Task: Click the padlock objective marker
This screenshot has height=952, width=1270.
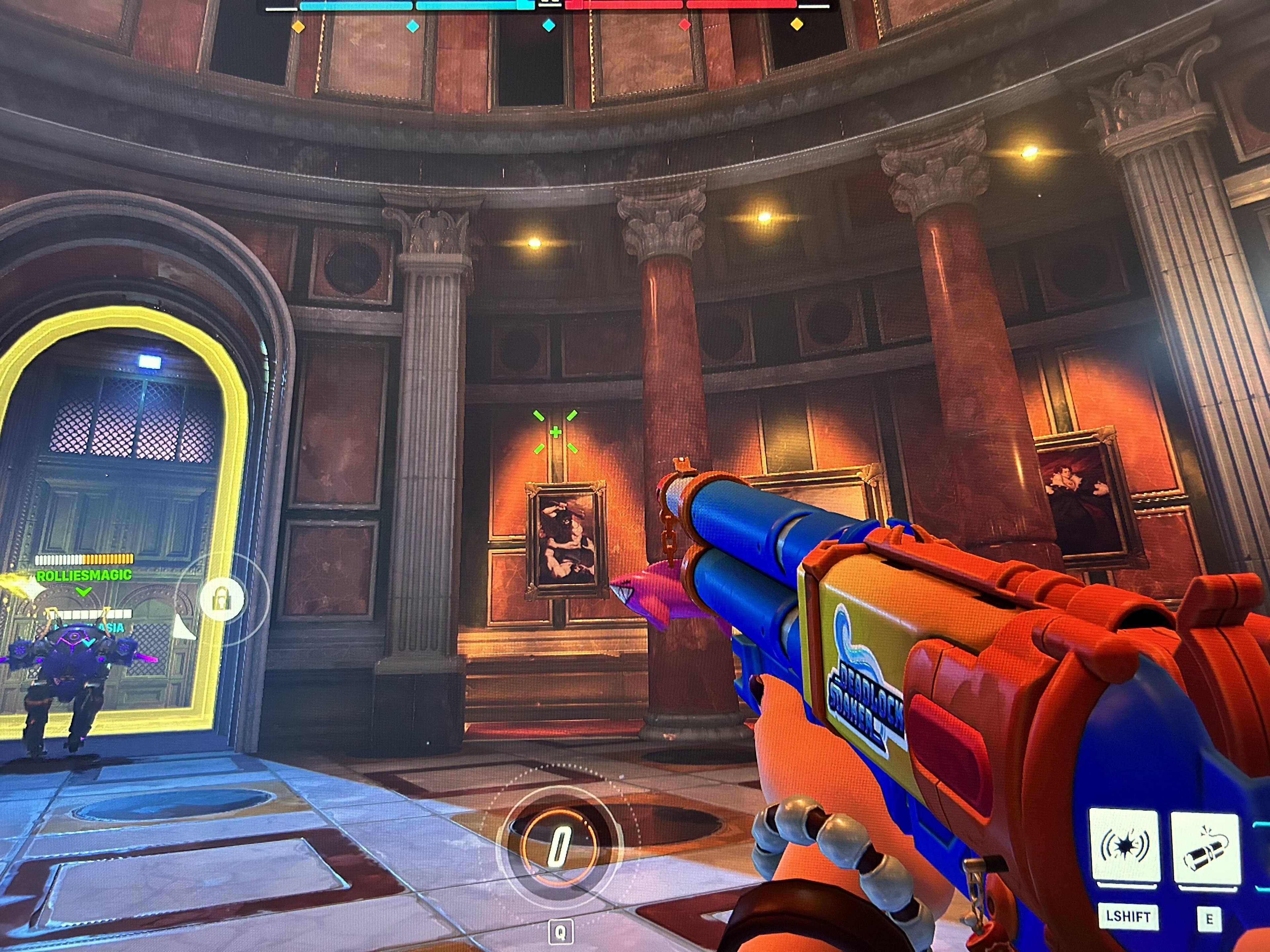Action: click(222, 599)
